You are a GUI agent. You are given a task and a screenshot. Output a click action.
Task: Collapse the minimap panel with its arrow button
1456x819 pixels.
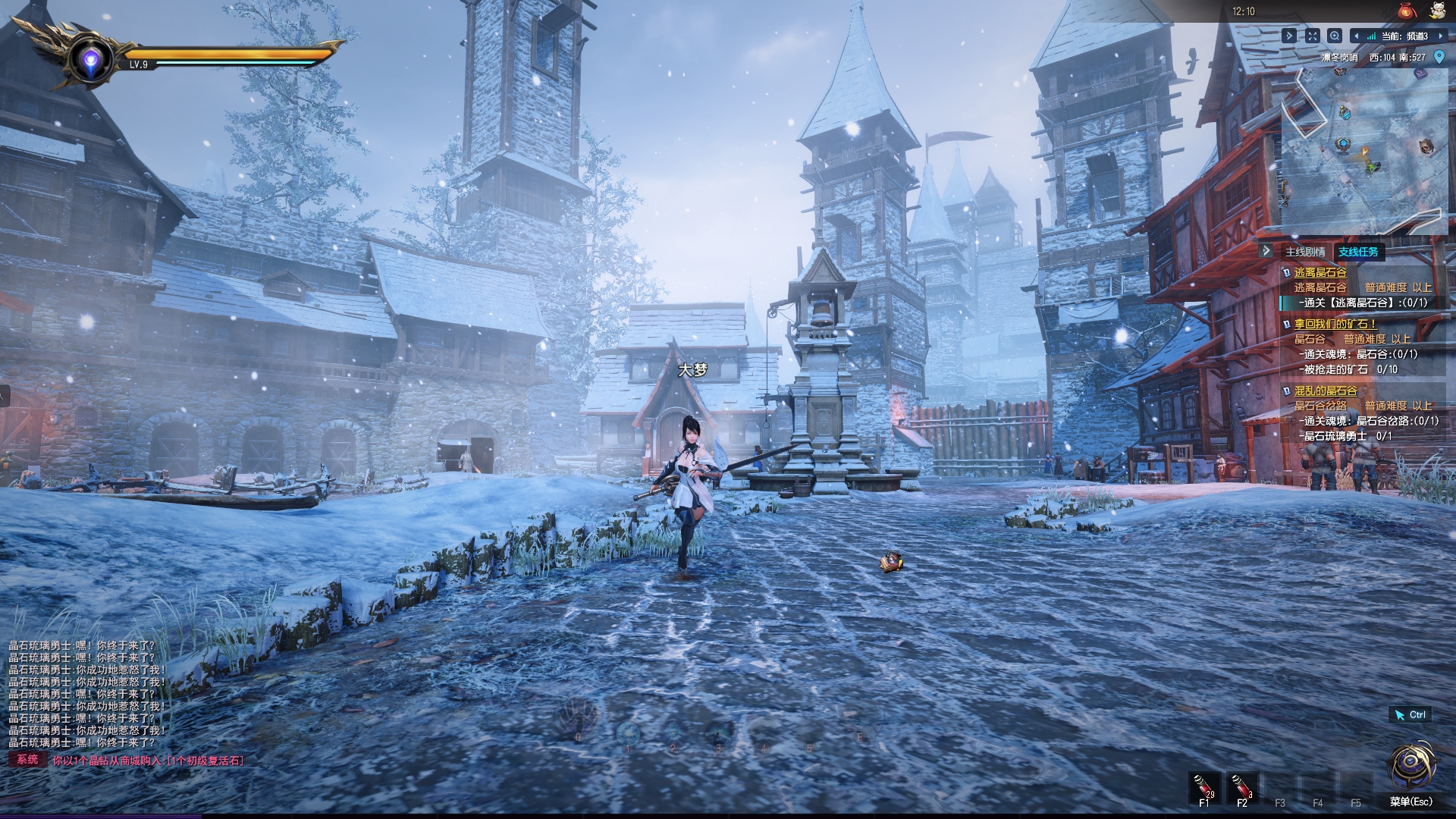point(1289,36)
